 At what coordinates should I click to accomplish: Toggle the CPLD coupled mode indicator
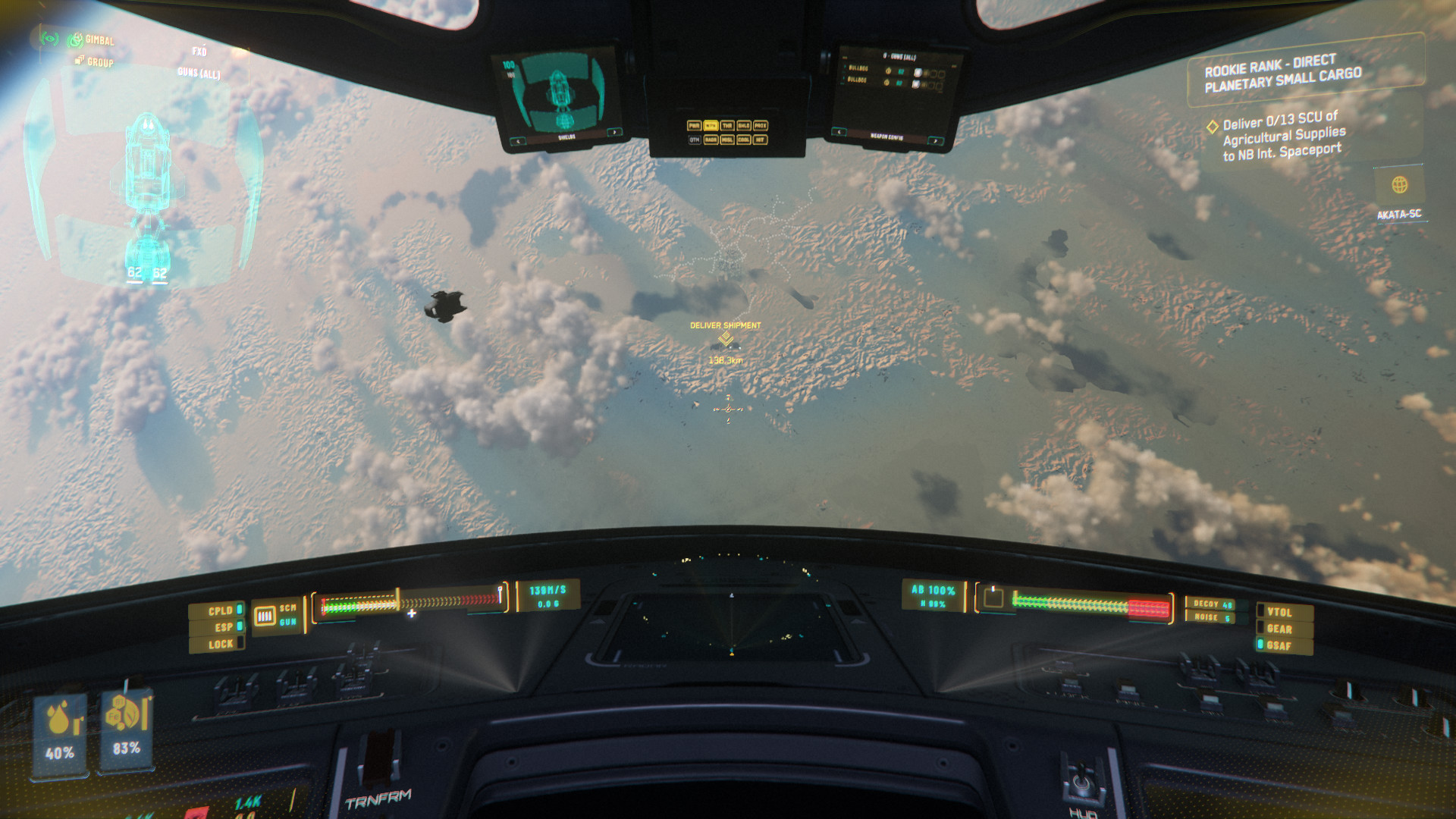(221, 610)
